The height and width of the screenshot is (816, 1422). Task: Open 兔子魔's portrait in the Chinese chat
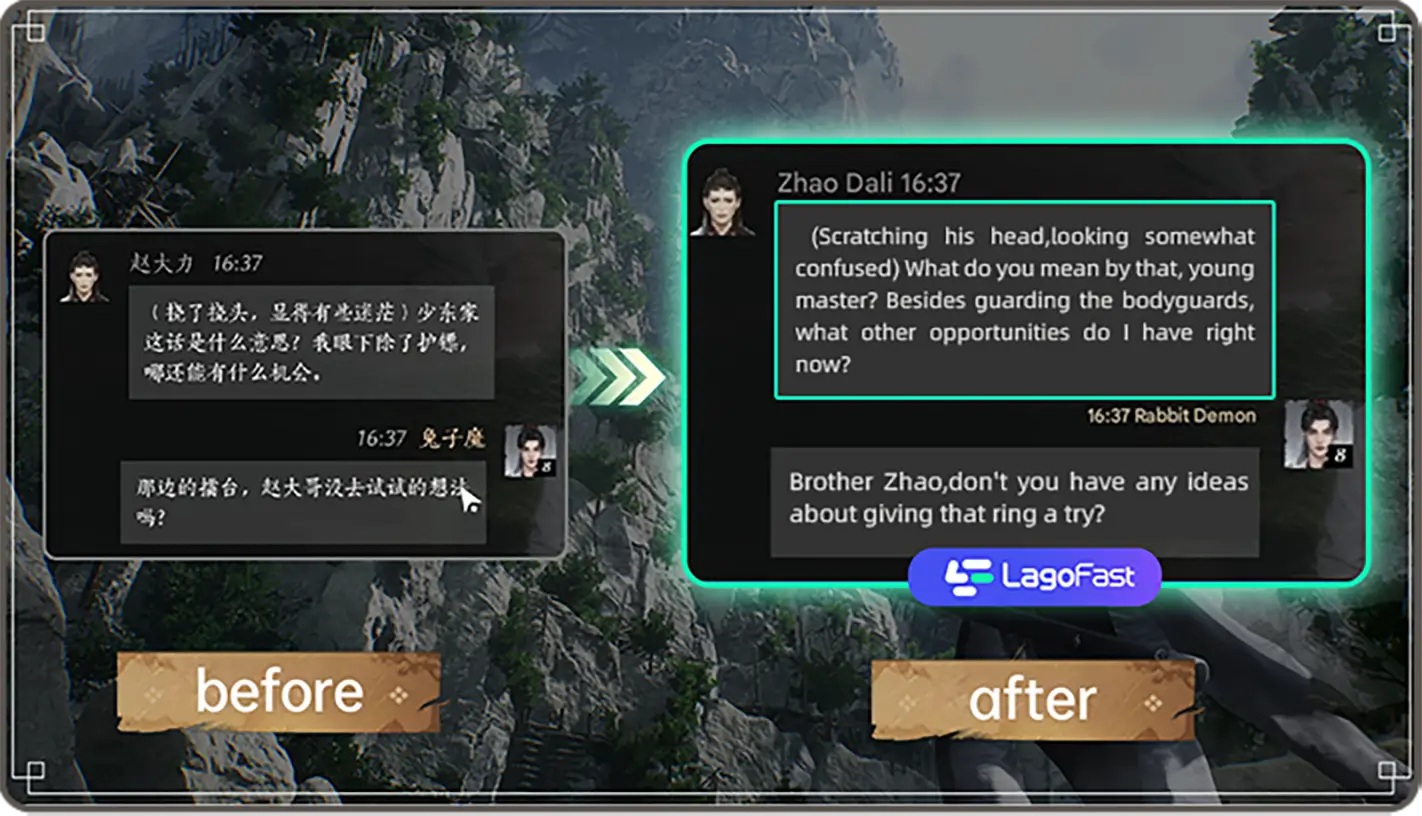click(529, 451)
